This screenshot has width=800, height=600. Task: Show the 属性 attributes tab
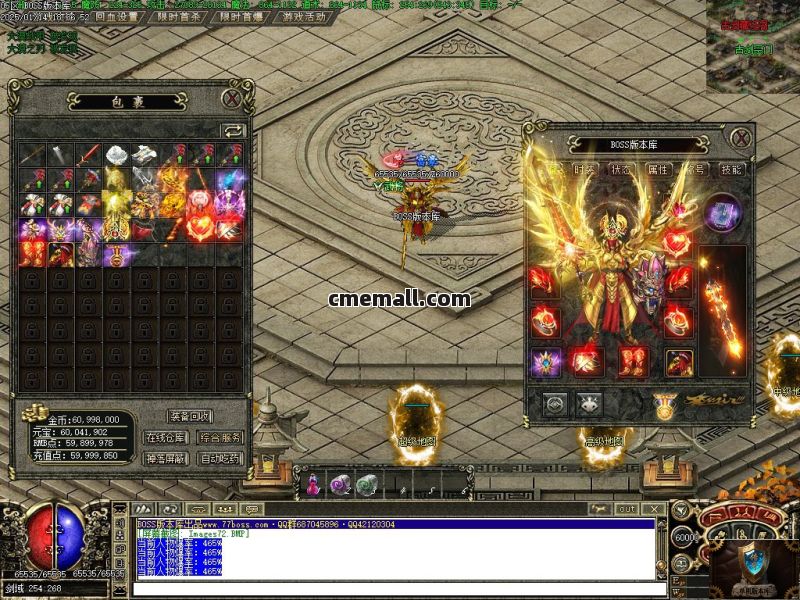tap(657, 170)
